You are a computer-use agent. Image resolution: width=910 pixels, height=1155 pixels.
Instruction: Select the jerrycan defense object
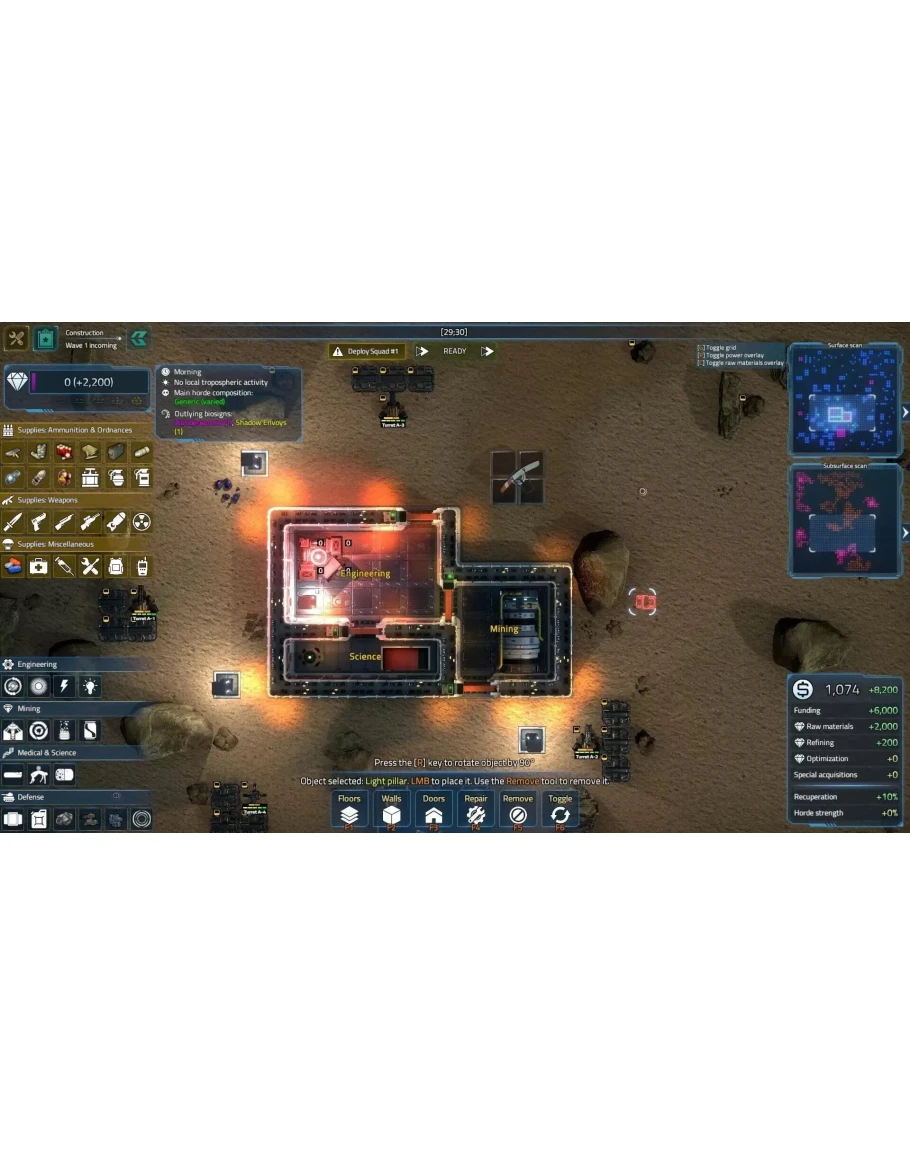[39, 820]
